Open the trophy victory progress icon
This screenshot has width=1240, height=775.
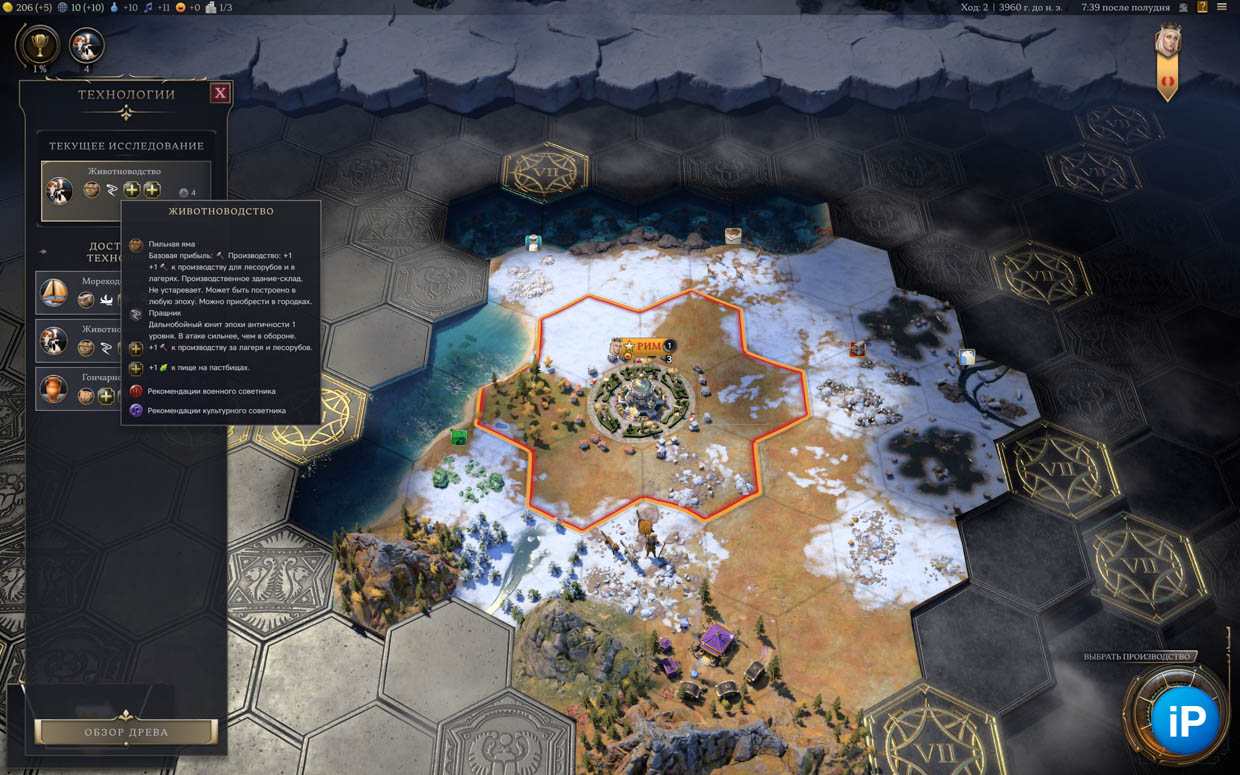tap(38, 45)
